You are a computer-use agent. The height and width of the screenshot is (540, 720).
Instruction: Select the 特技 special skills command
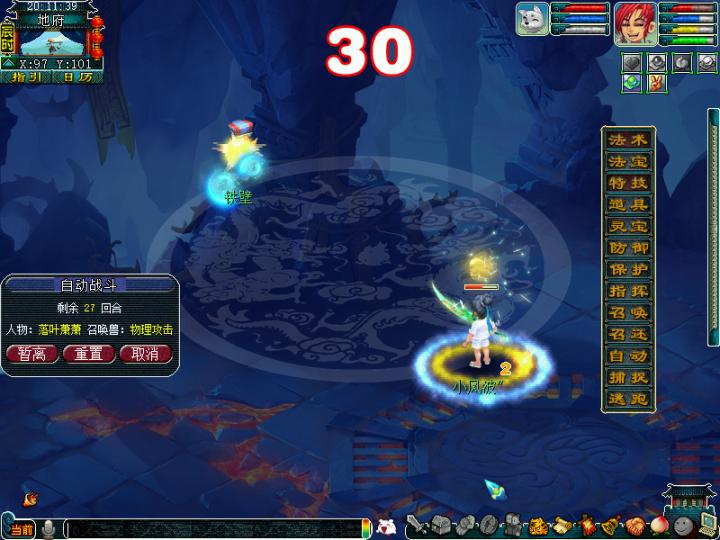[629, 183]
